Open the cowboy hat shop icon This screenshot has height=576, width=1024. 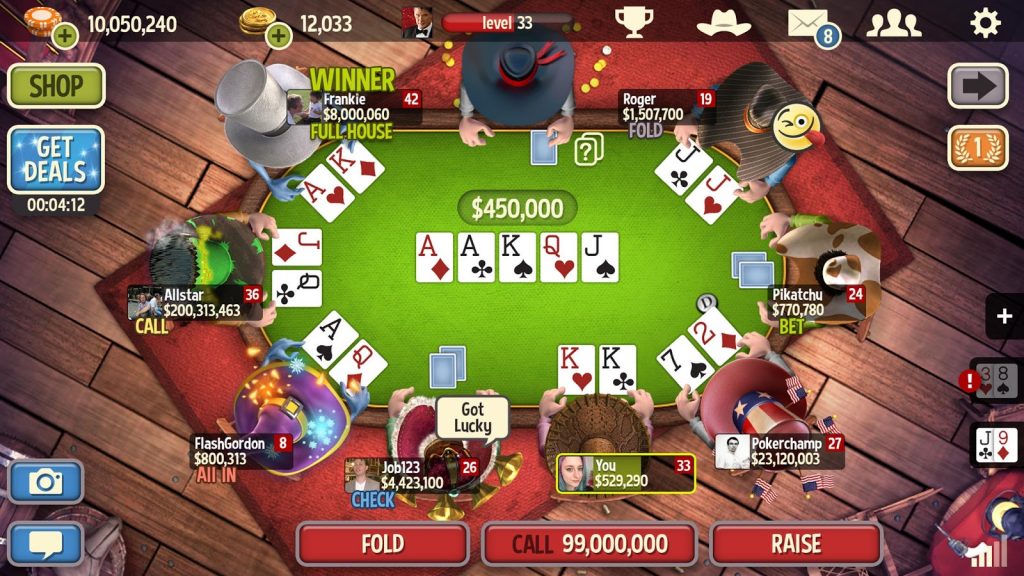point(723,21)
